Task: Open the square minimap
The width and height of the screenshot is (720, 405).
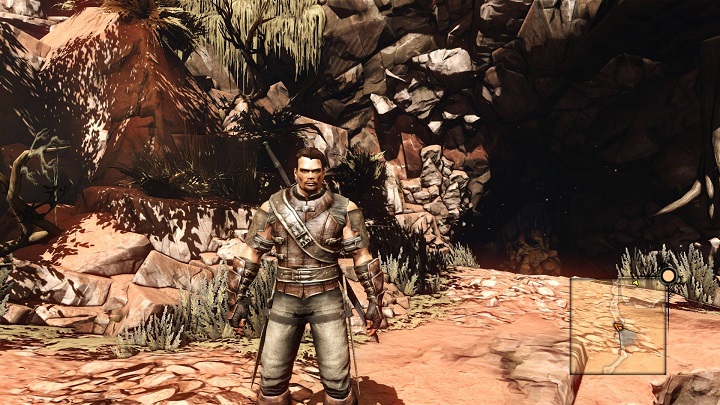Action: point(618,326)
